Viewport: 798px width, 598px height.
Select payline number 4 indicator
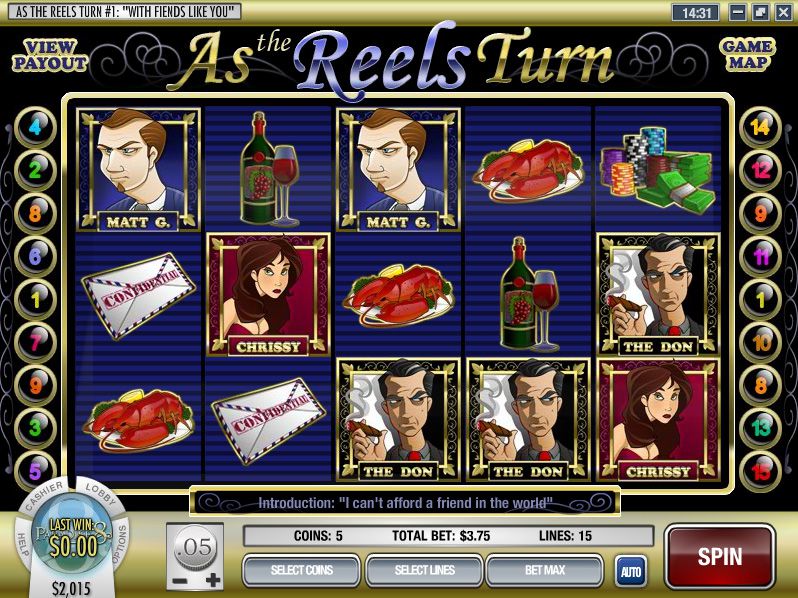point(36,128)
